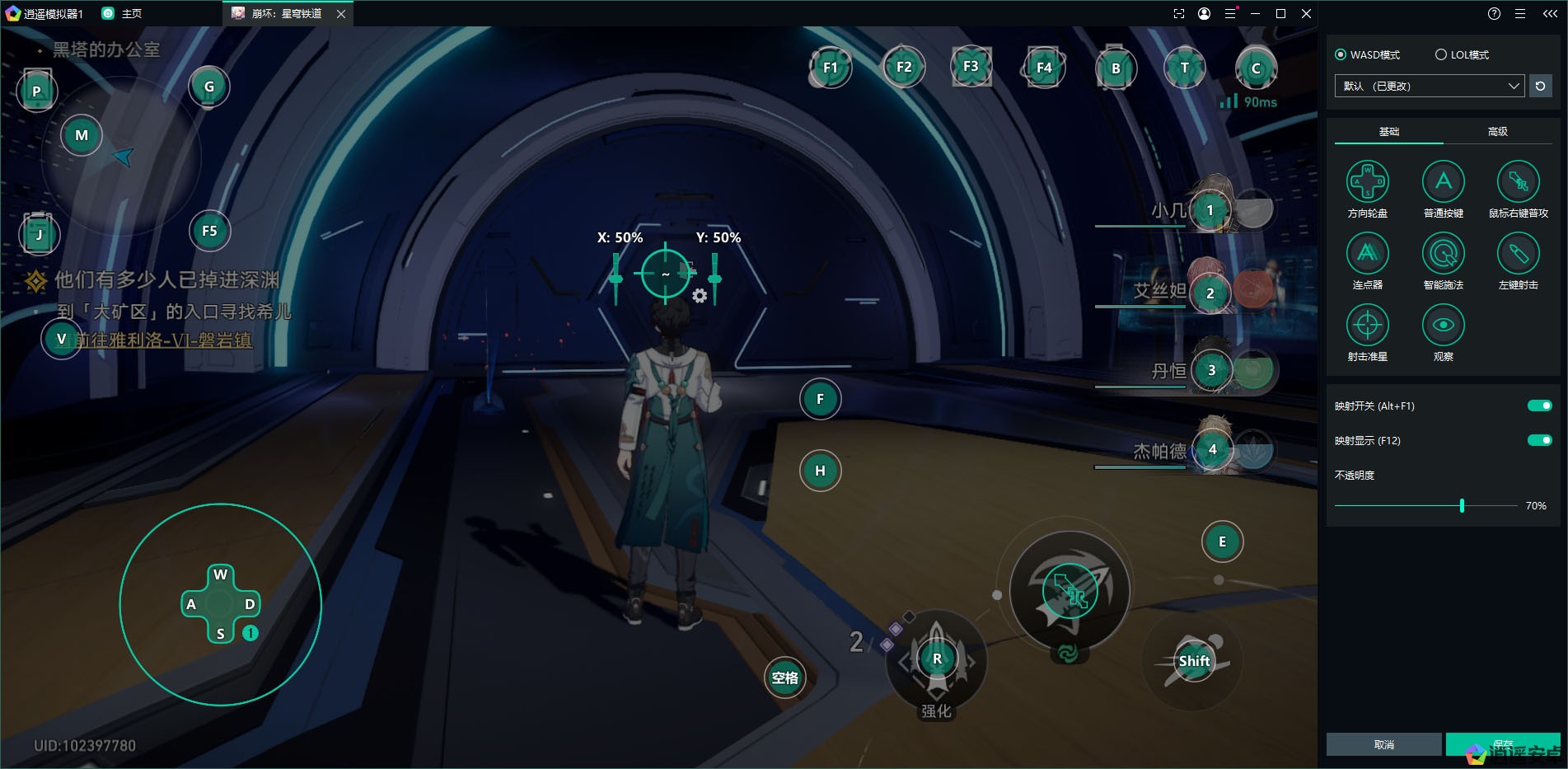Cancel keymap changes with 取消
This screenshot has width=1568, height=769.
click(1383, 744)
